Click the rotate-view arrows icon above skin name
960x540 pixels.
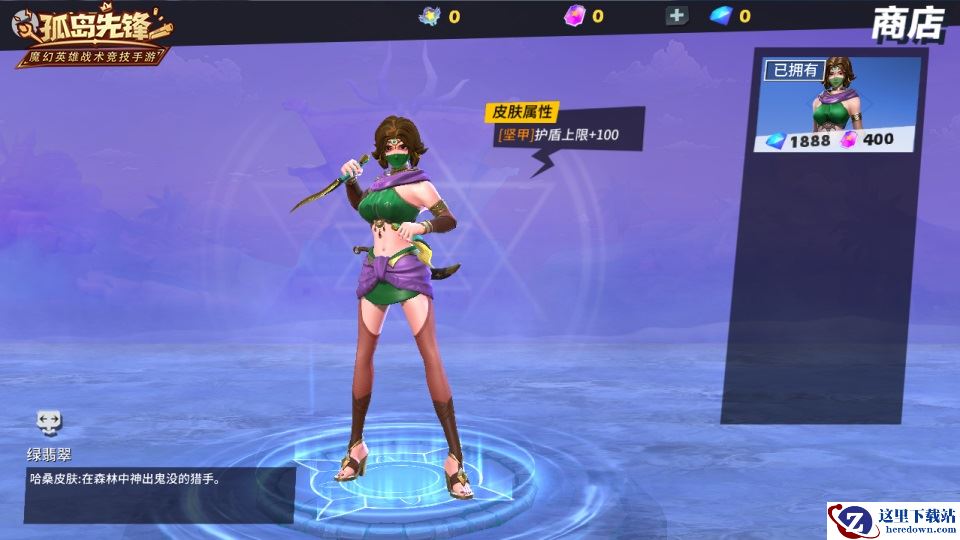pyautogui.click(x=49, y=421)
